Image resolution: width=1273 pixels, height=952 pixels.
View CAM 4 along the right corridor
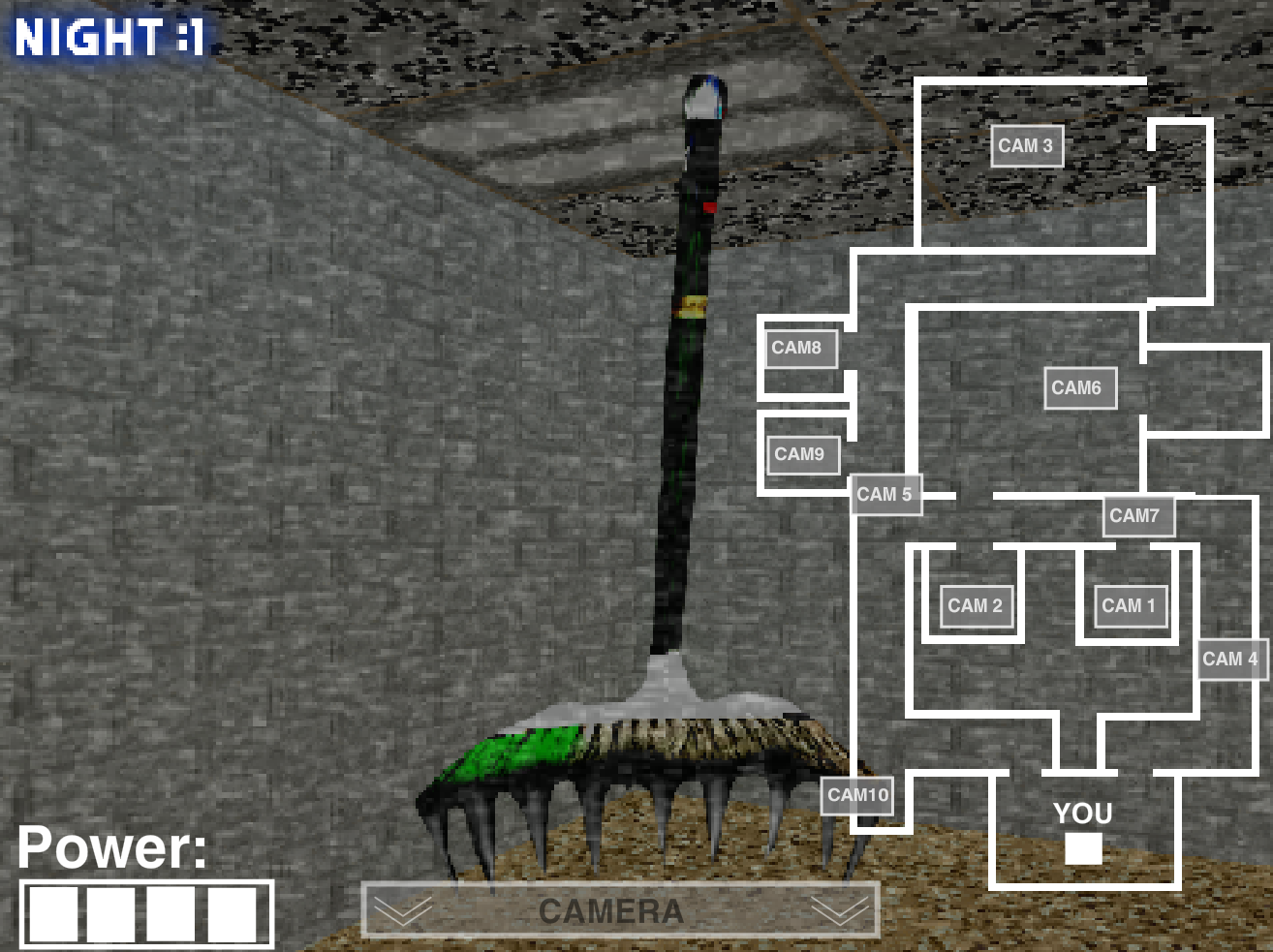click(x=1232, y=659)
